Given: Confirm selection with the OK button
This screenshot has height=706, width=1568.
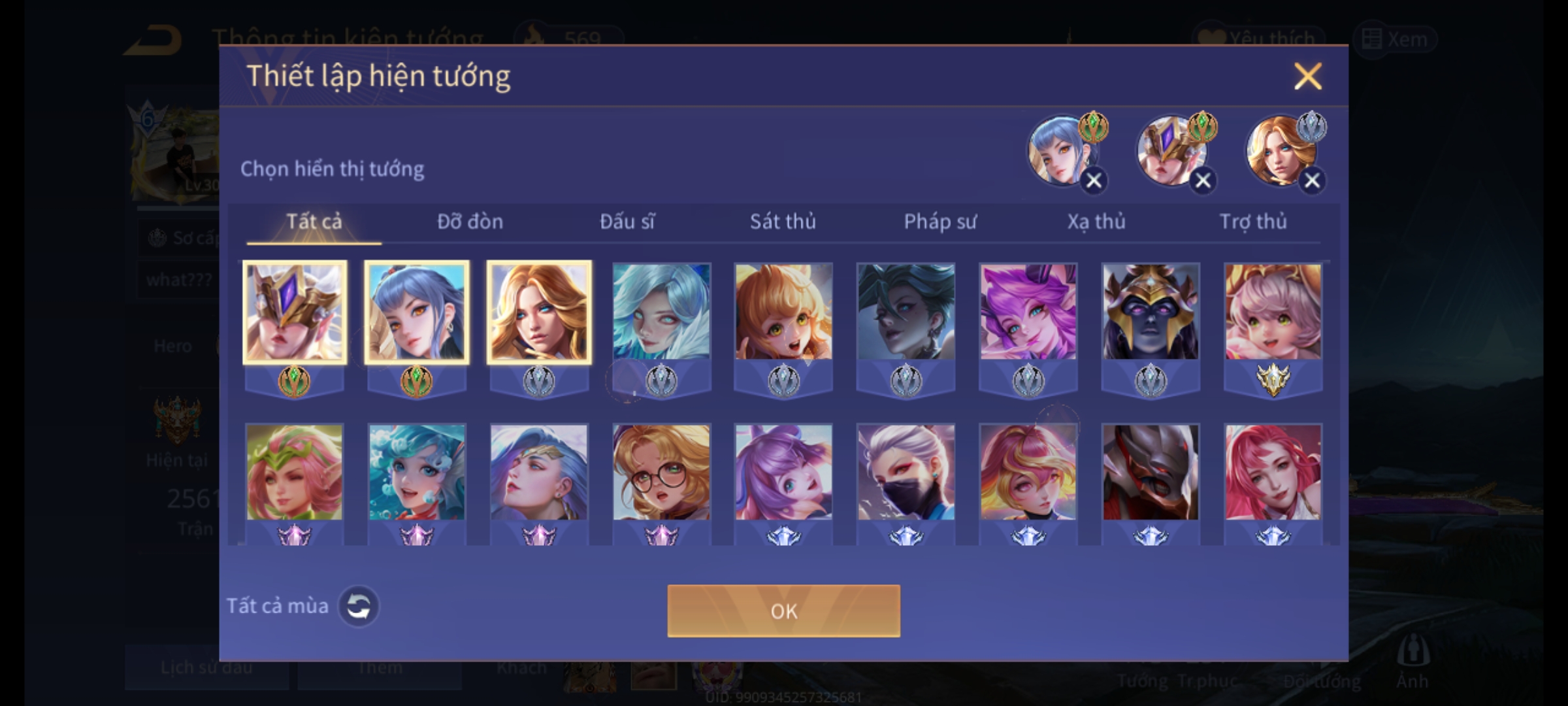Looking at the screenshot, I should tap(783, 611).
